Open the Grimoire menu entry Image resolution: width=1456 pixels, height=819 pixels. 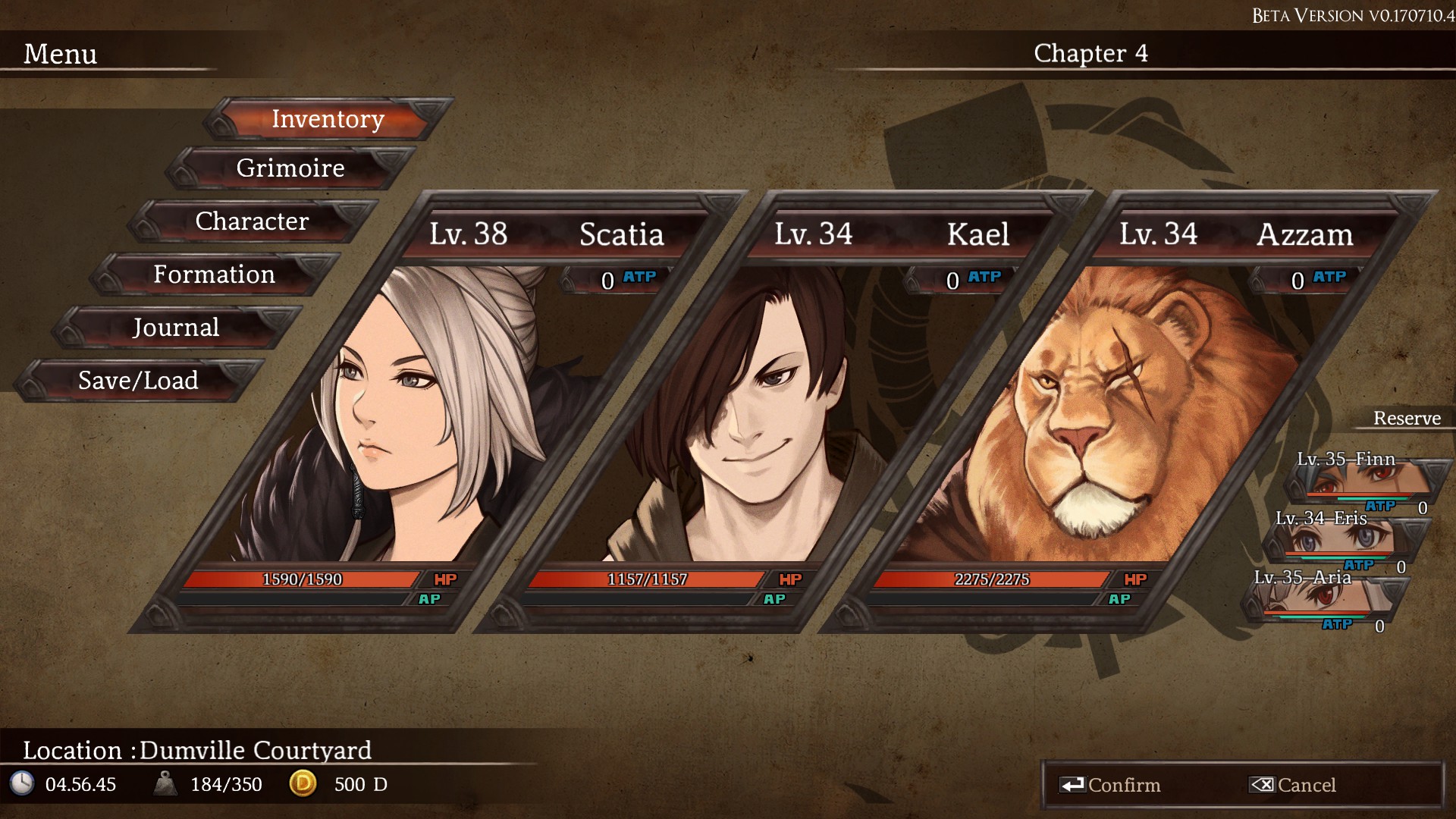289,168
